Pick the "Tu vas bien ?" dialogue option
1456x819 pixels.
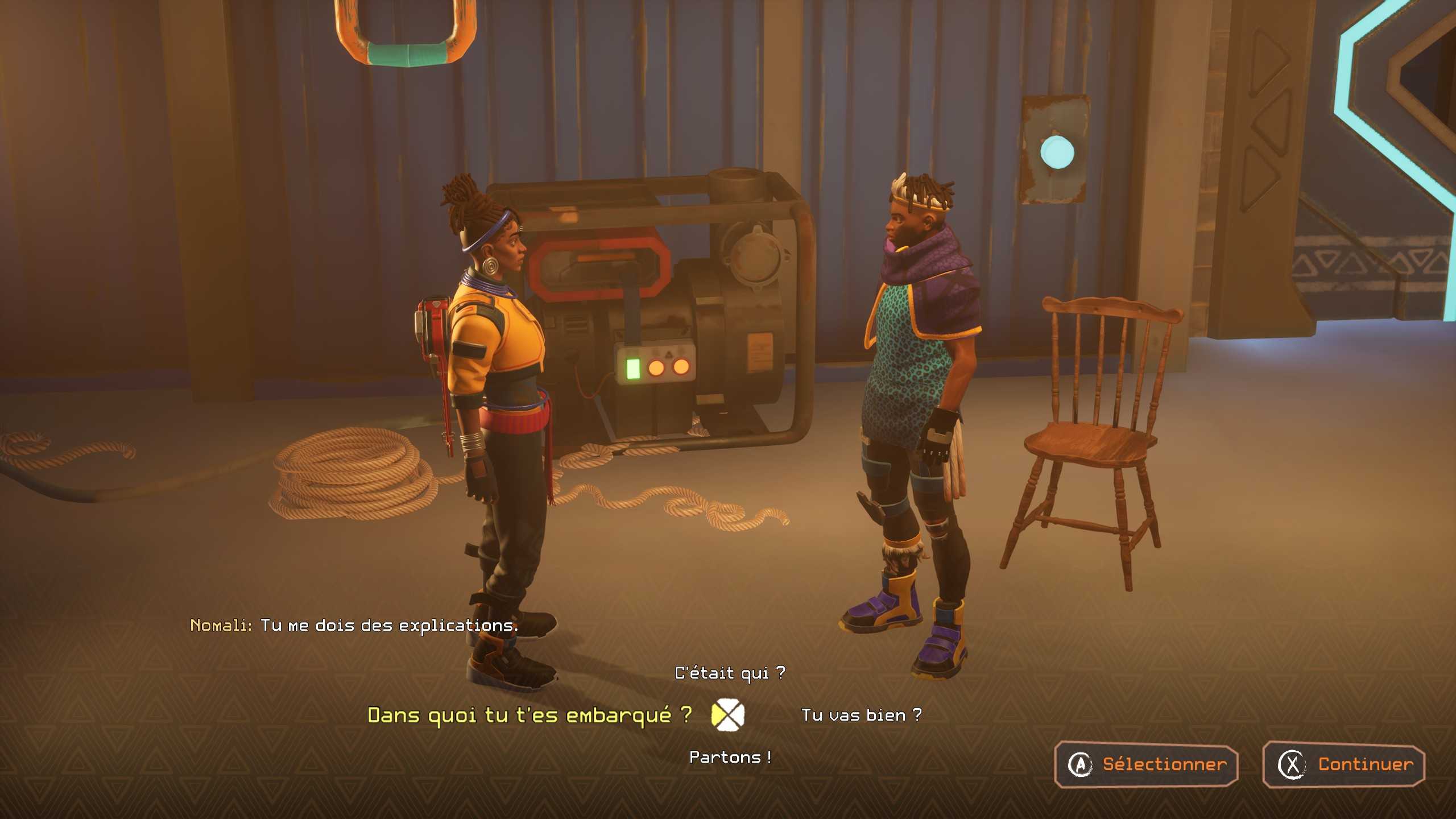[x=861, y=715]
